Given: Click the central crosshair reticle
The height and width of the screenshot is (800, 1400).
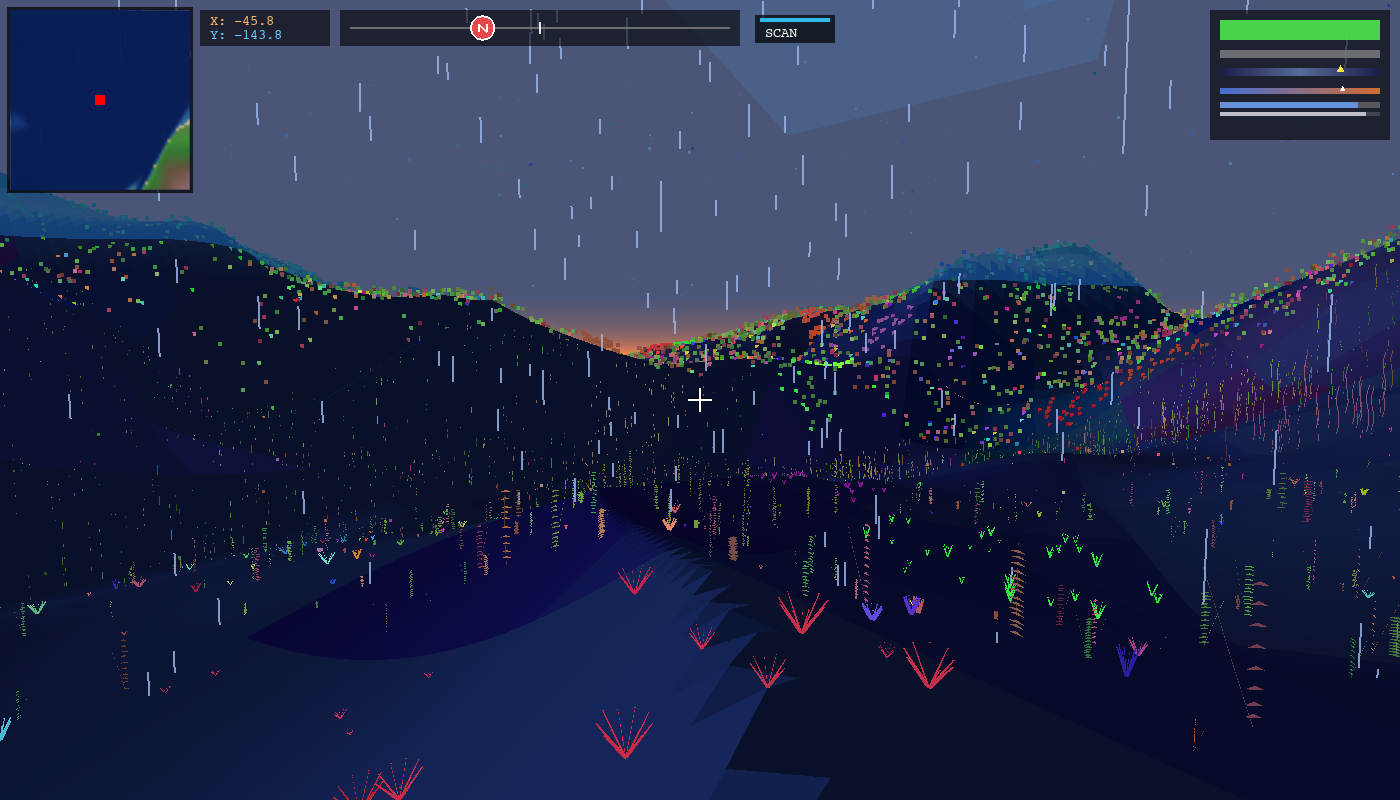Looking at the screenshot, I should coord(700,400).
